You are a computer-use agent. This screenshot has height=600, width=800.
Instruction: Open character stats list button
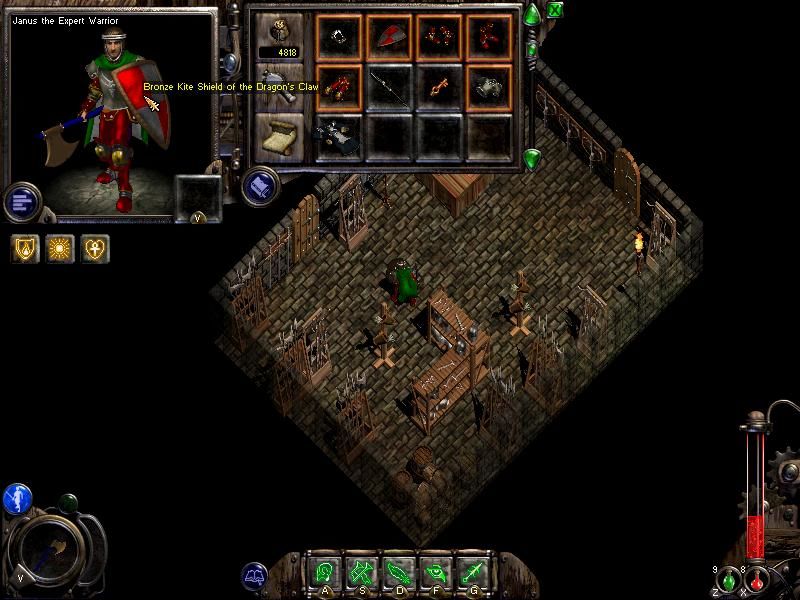[x=20, y=200]
